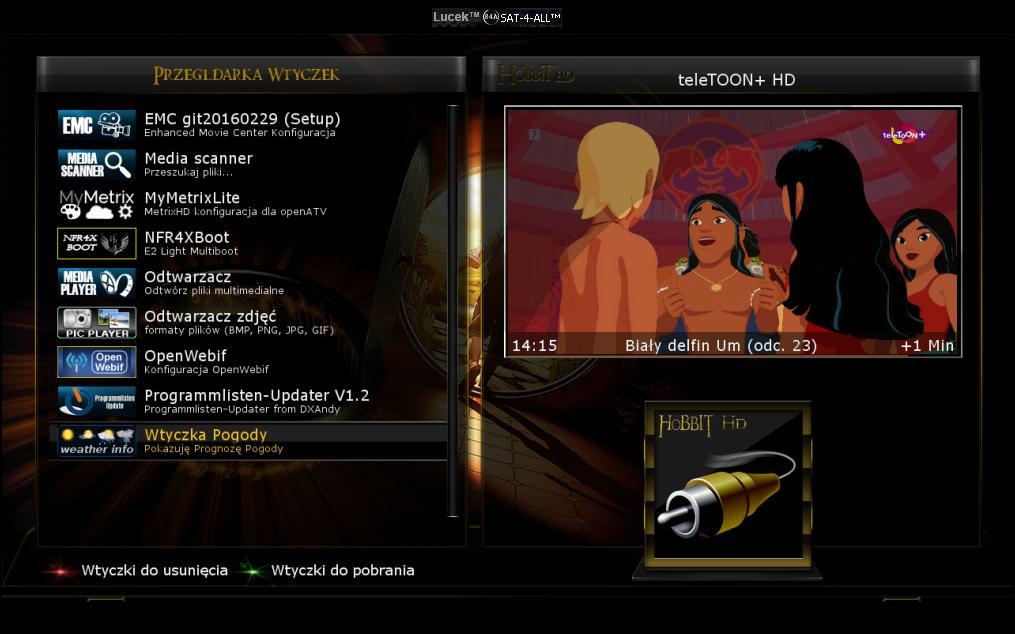The height and width of the screenshot is (634, 1015).
Task: Run Programmlisten-Updater V1.2
Action: tap(256, 400)
